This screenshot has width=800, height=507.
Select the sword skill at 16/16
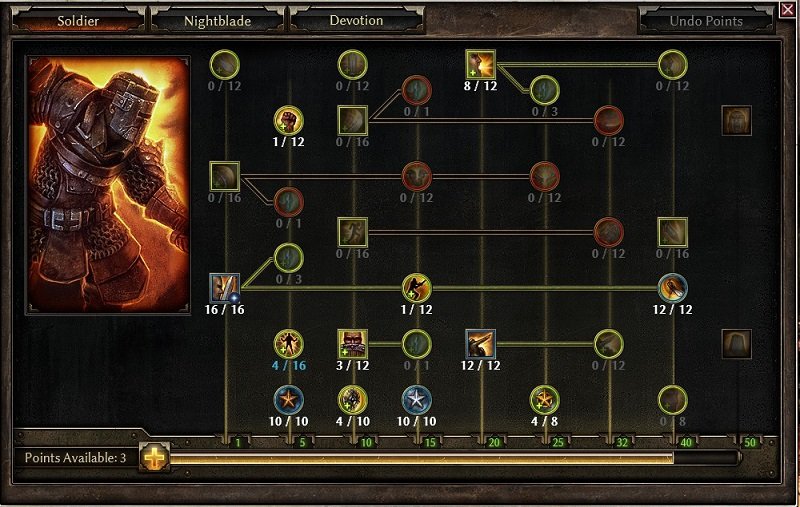coord(225,288)
